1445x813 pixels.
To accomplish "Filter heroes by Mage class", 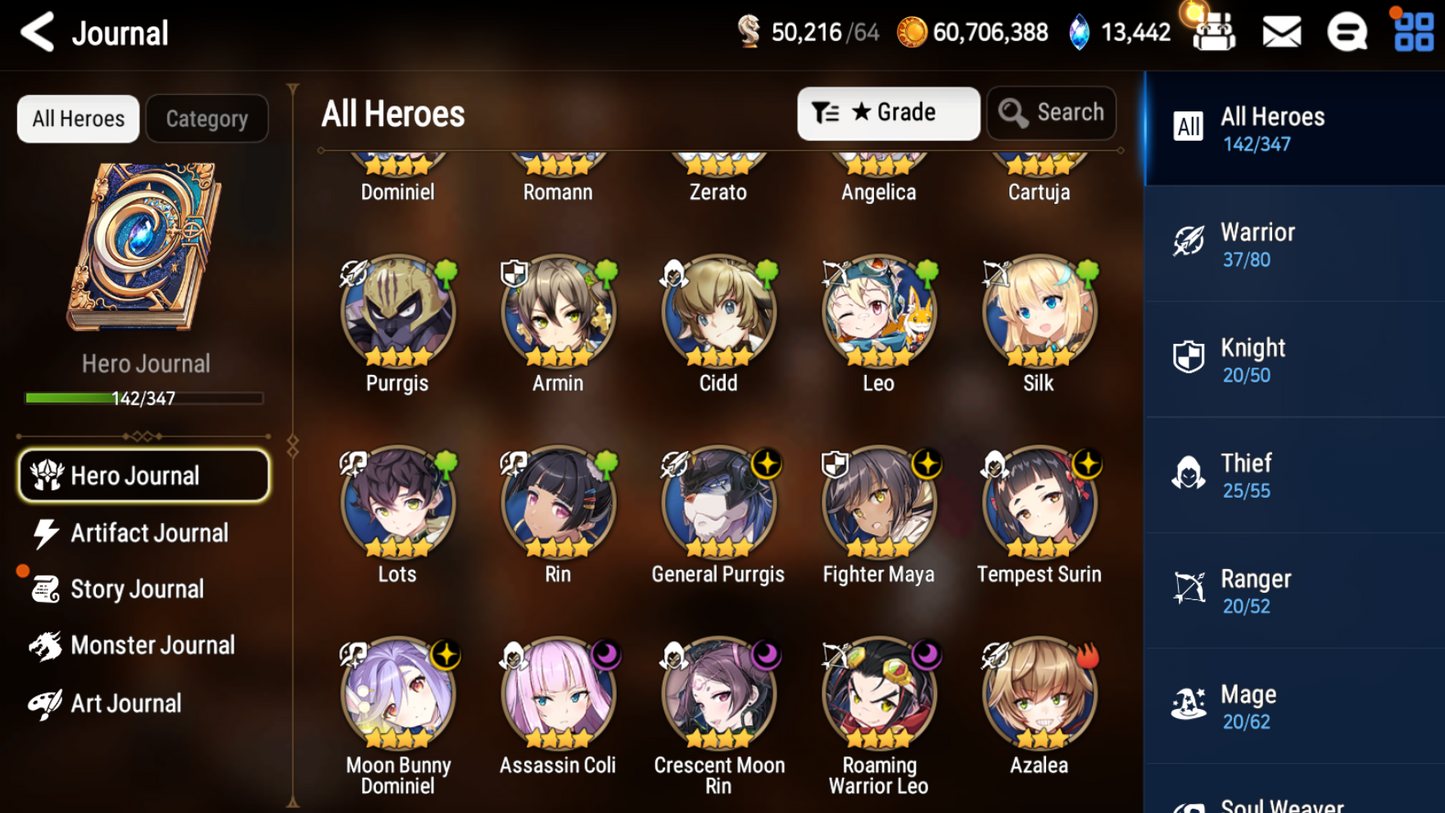I will tap(1294, 705).
